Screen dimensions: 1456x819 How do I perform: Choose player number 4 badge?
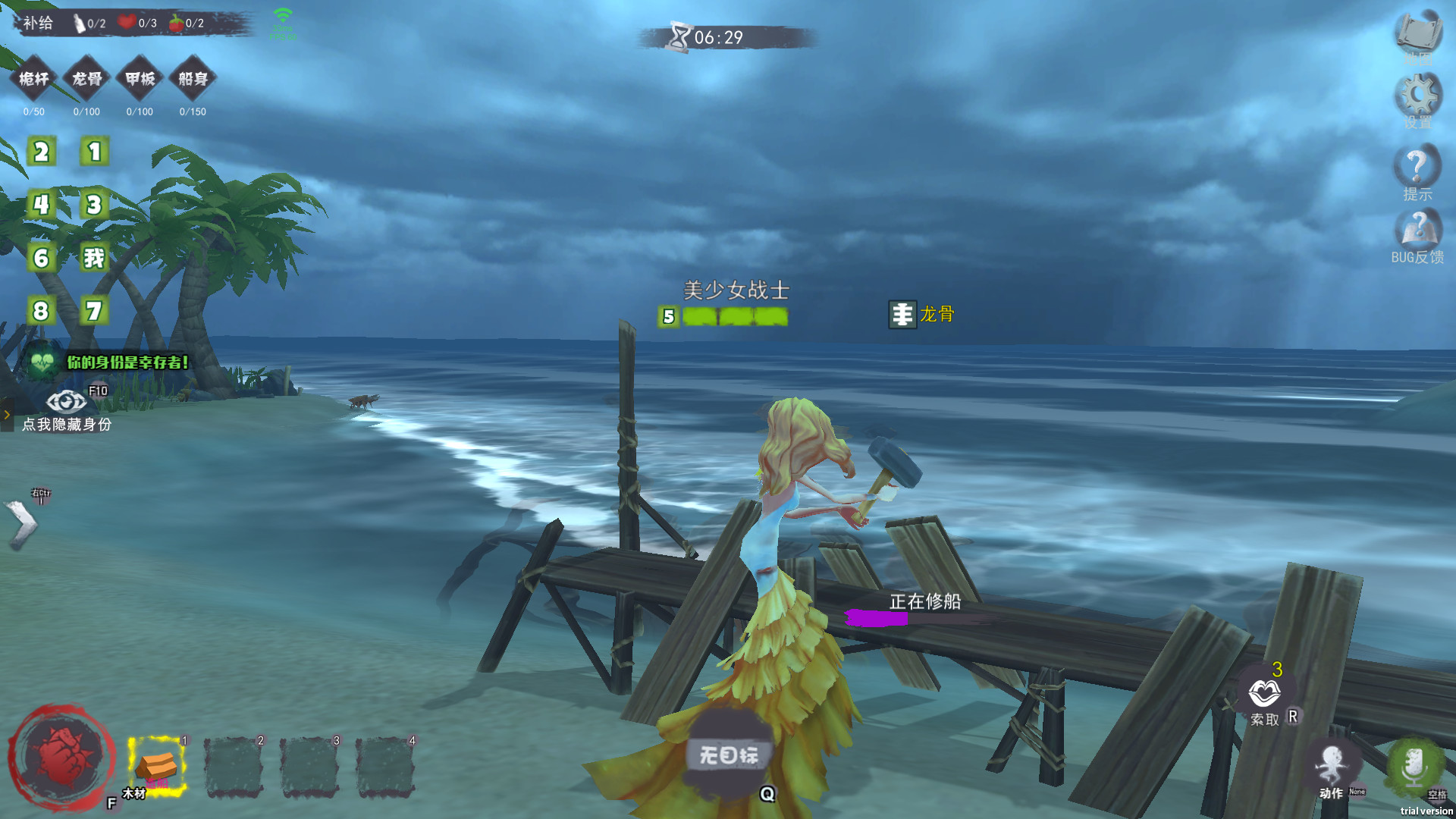click(42, 205)
